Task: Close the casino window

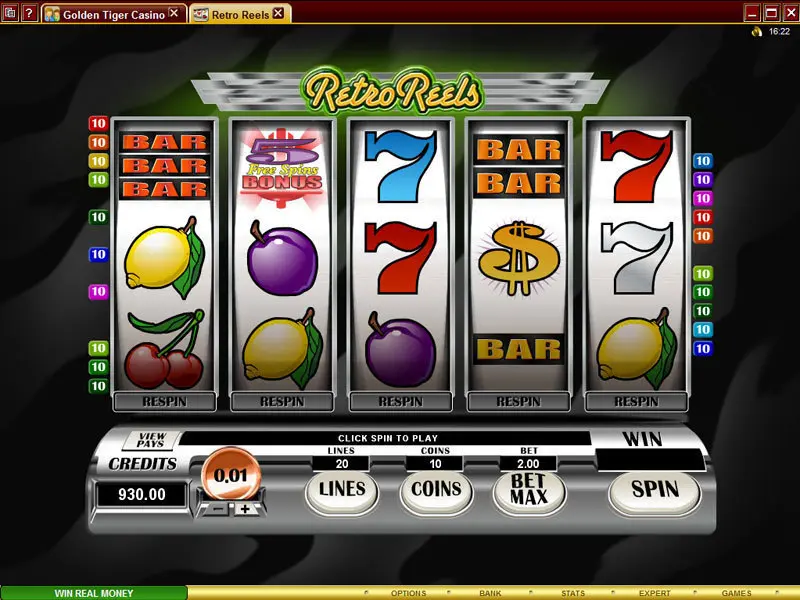Action: pos(789,13)
